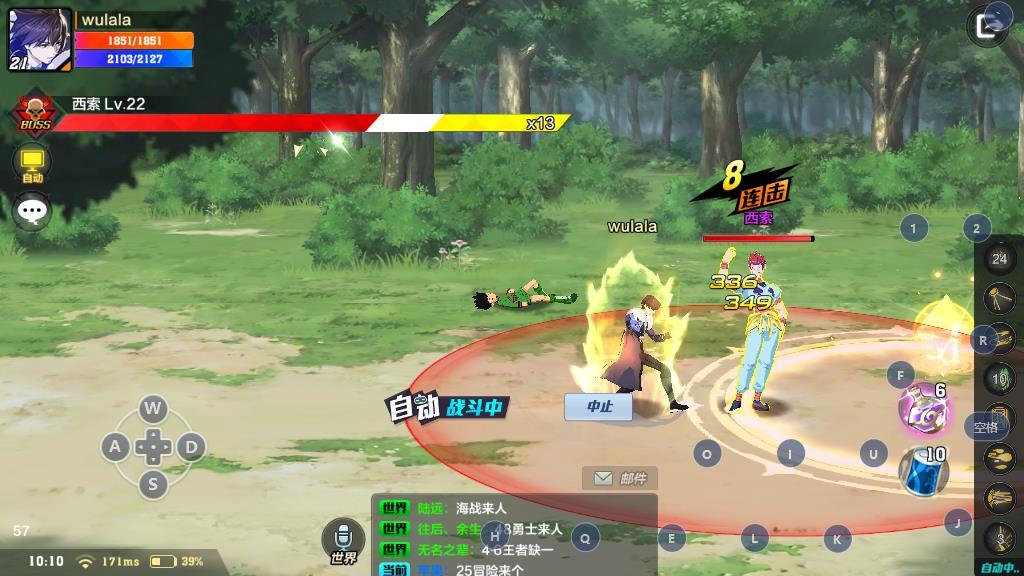
Task: Toggle the yellow 自动 auto-battle icon
Action: click(32, 162)
